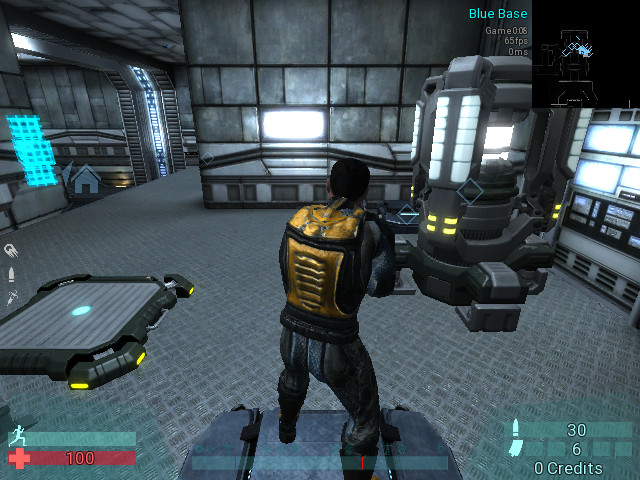
Task: Click the minimap in the corner
Action: (x=585, y=56)
